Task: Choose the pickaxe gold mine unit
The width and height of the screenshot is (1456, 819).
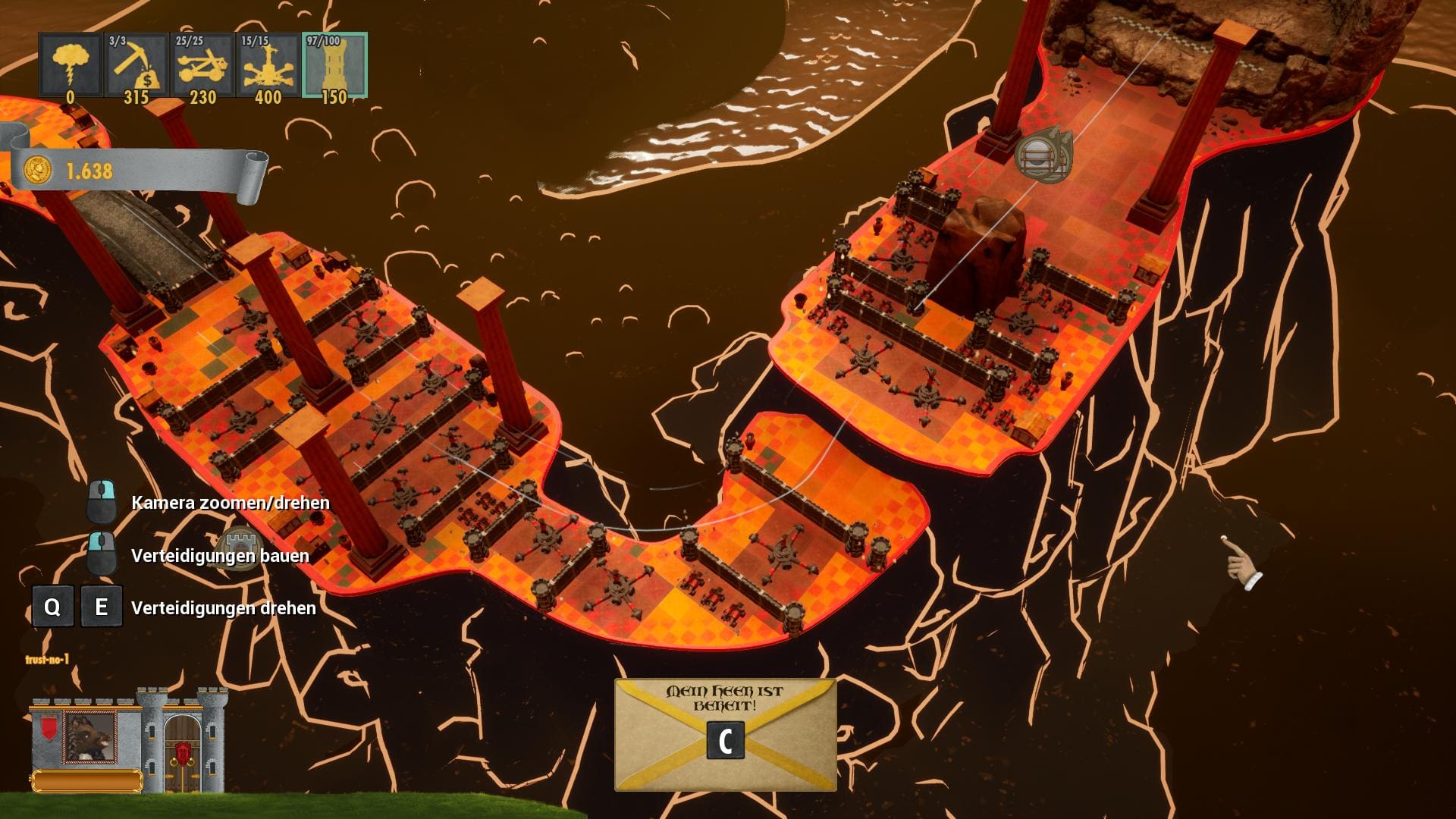Action: (x=136, y=66)
